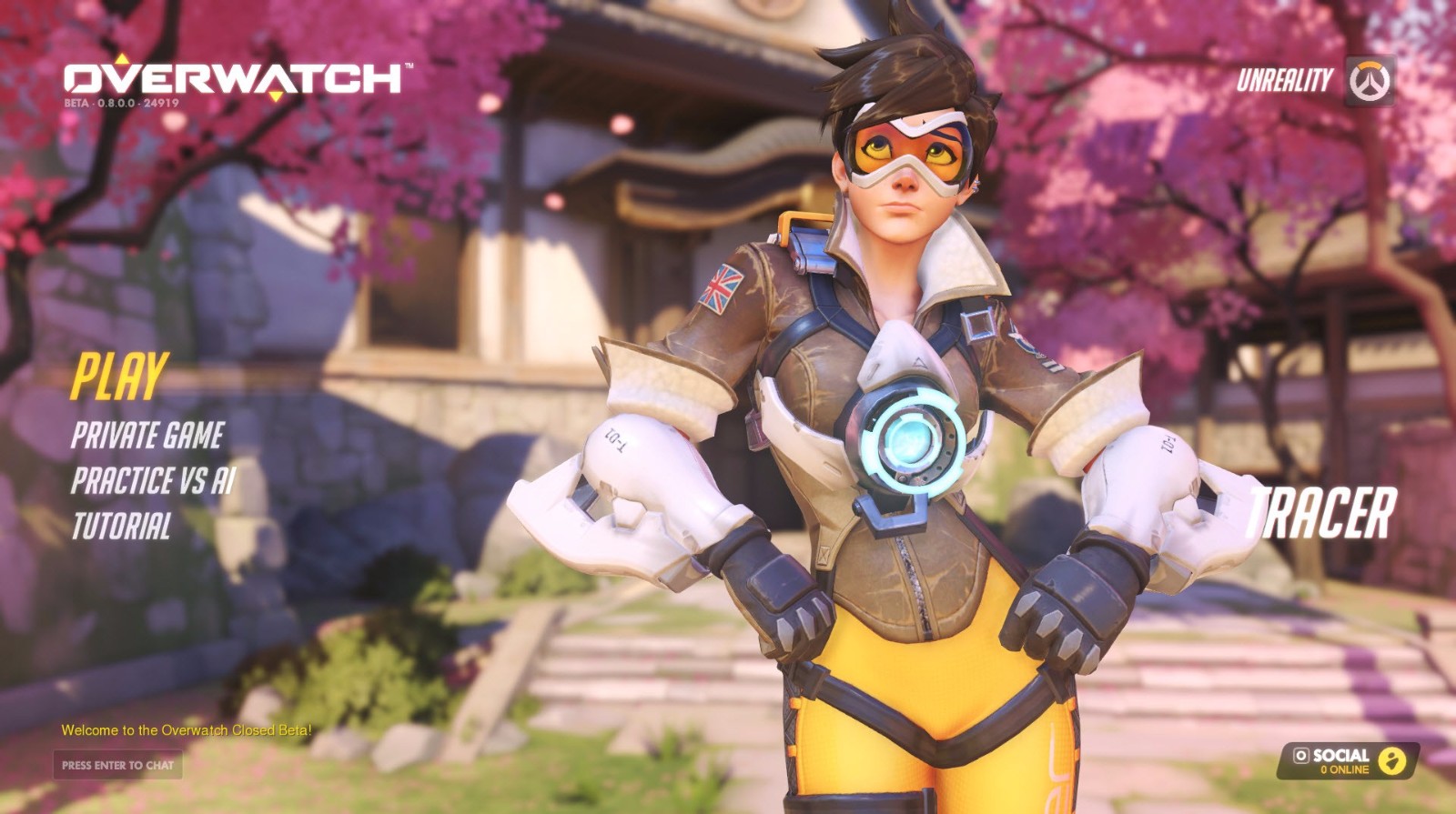Select PLAY from the main menu
The height and width of the screenshot is (814, 1456).
tap(119, 377)
